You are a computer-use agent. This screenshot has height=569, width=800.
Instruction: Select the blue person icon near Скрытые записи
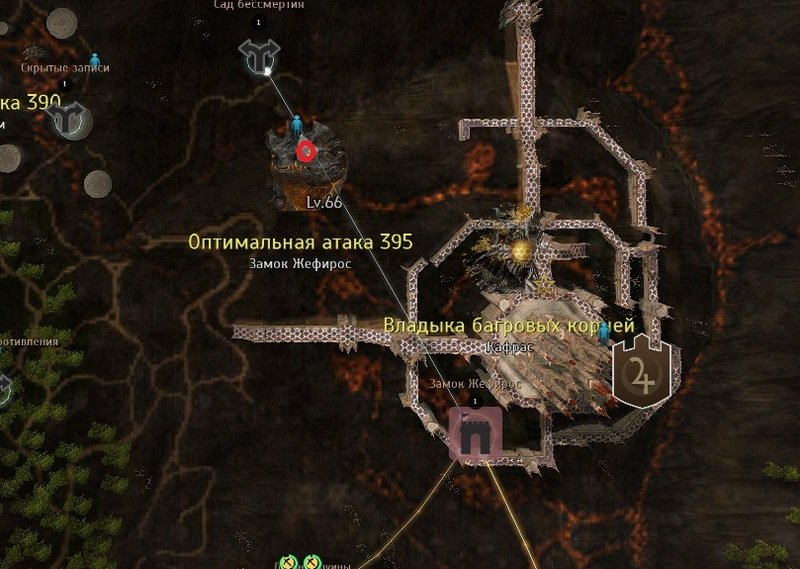point(95,61)
